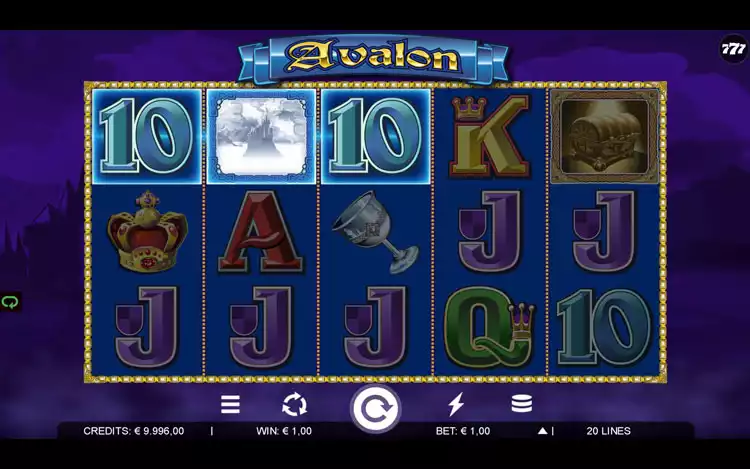This screenshot has height=469, width=750.
Task: Activate autoplay with the circular arrows icon
Action: coord(294,405)
